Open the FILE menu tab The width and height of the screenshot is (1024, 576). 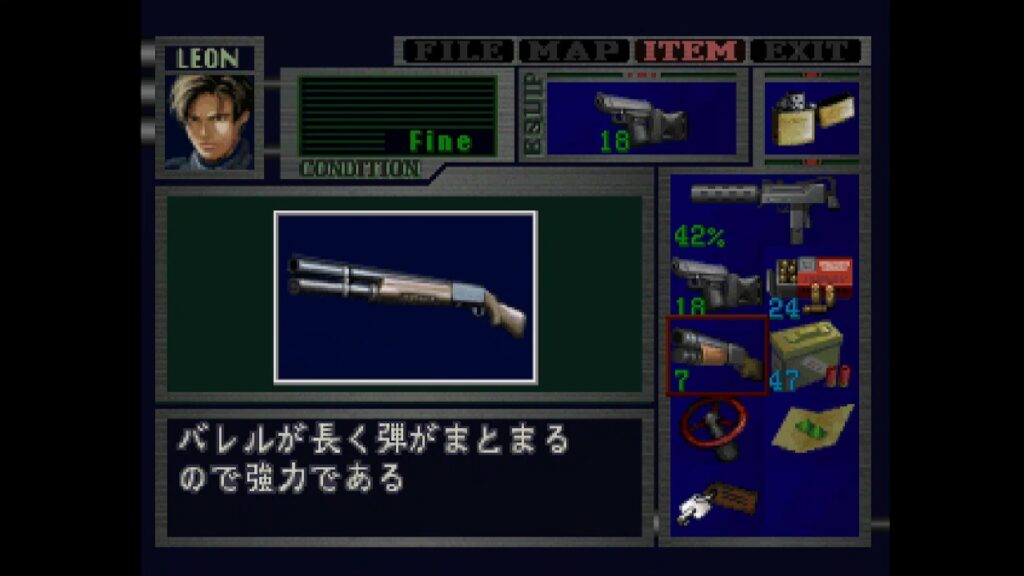click(x=458, y=51)
